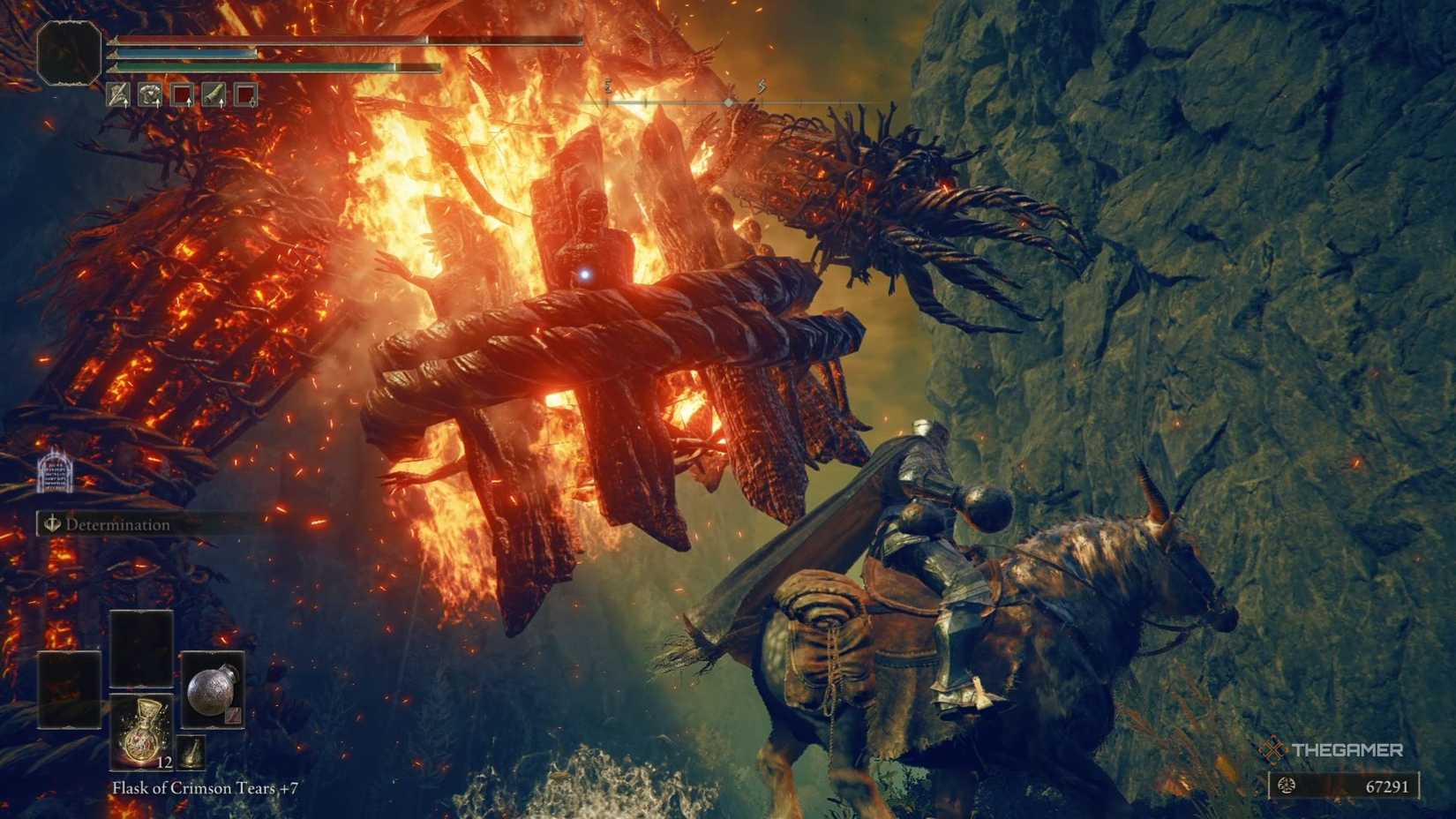This screenshot has width=1456, height=819.
Task: Click the Determination text label
Action: coord(116,524)
